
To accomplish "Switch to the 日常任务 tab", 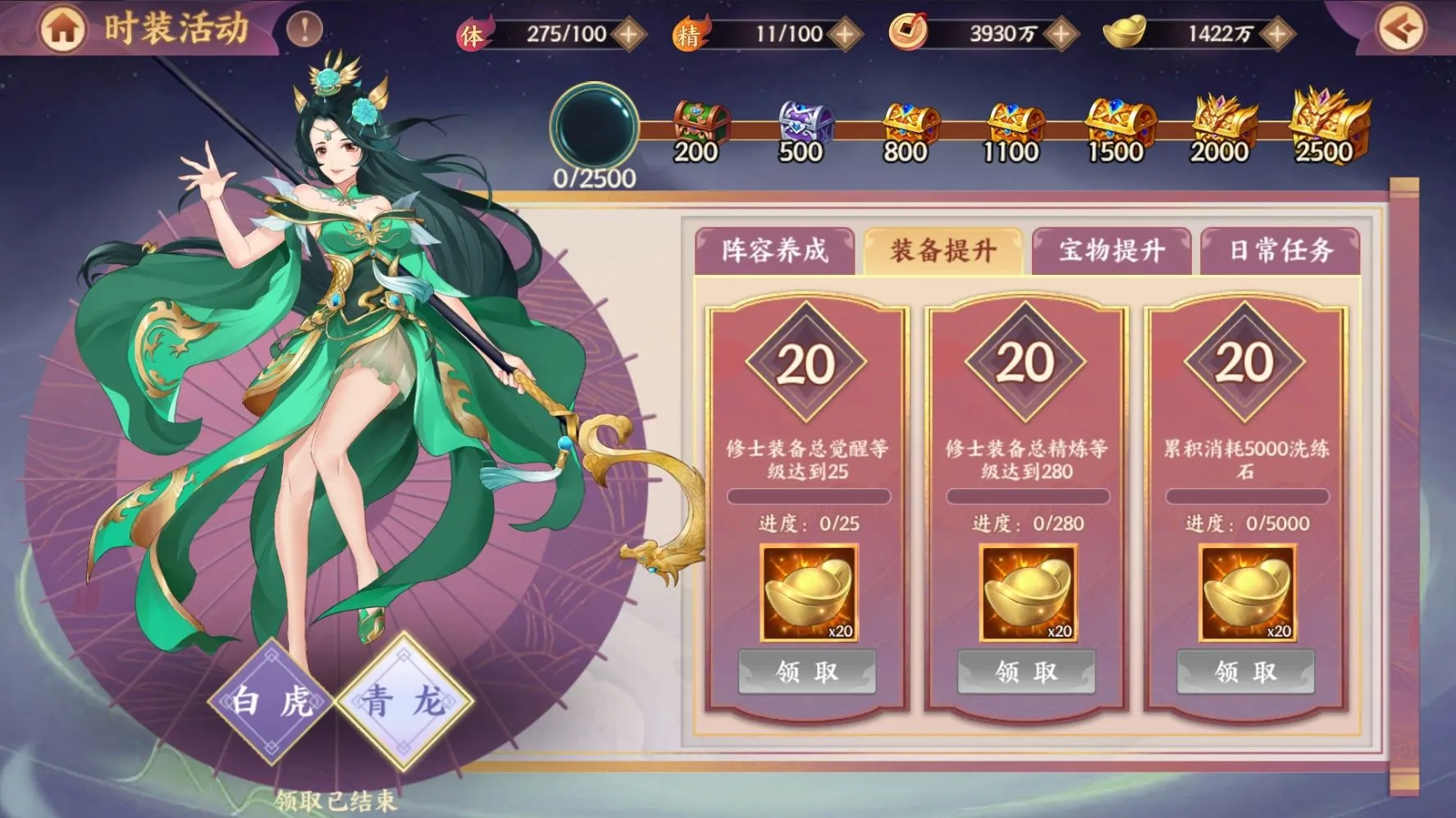I will [1280, 250].
